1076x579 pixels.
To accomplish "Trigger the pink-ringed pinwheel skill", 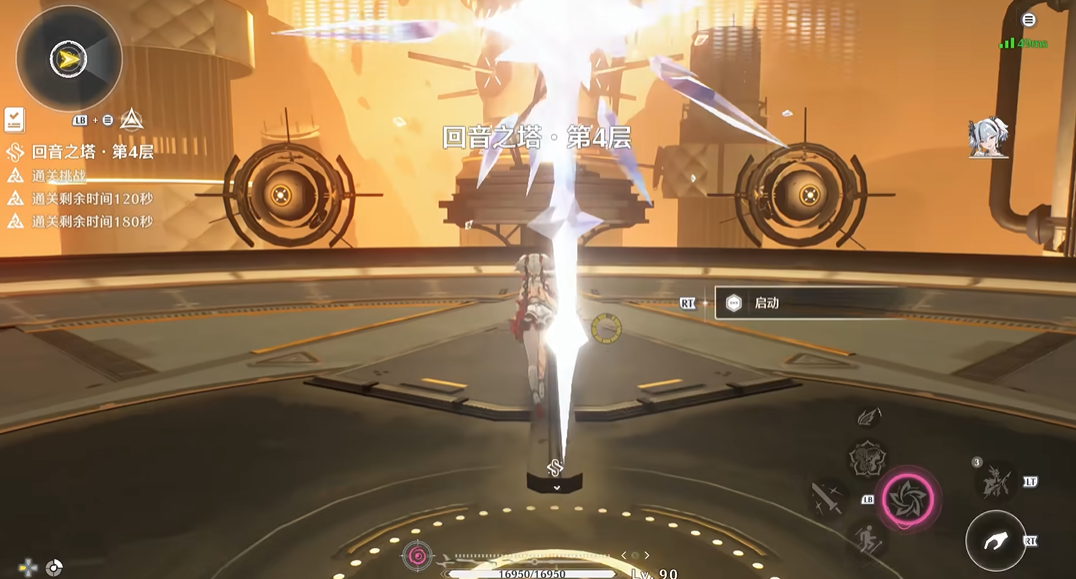I will click(908, 497).
